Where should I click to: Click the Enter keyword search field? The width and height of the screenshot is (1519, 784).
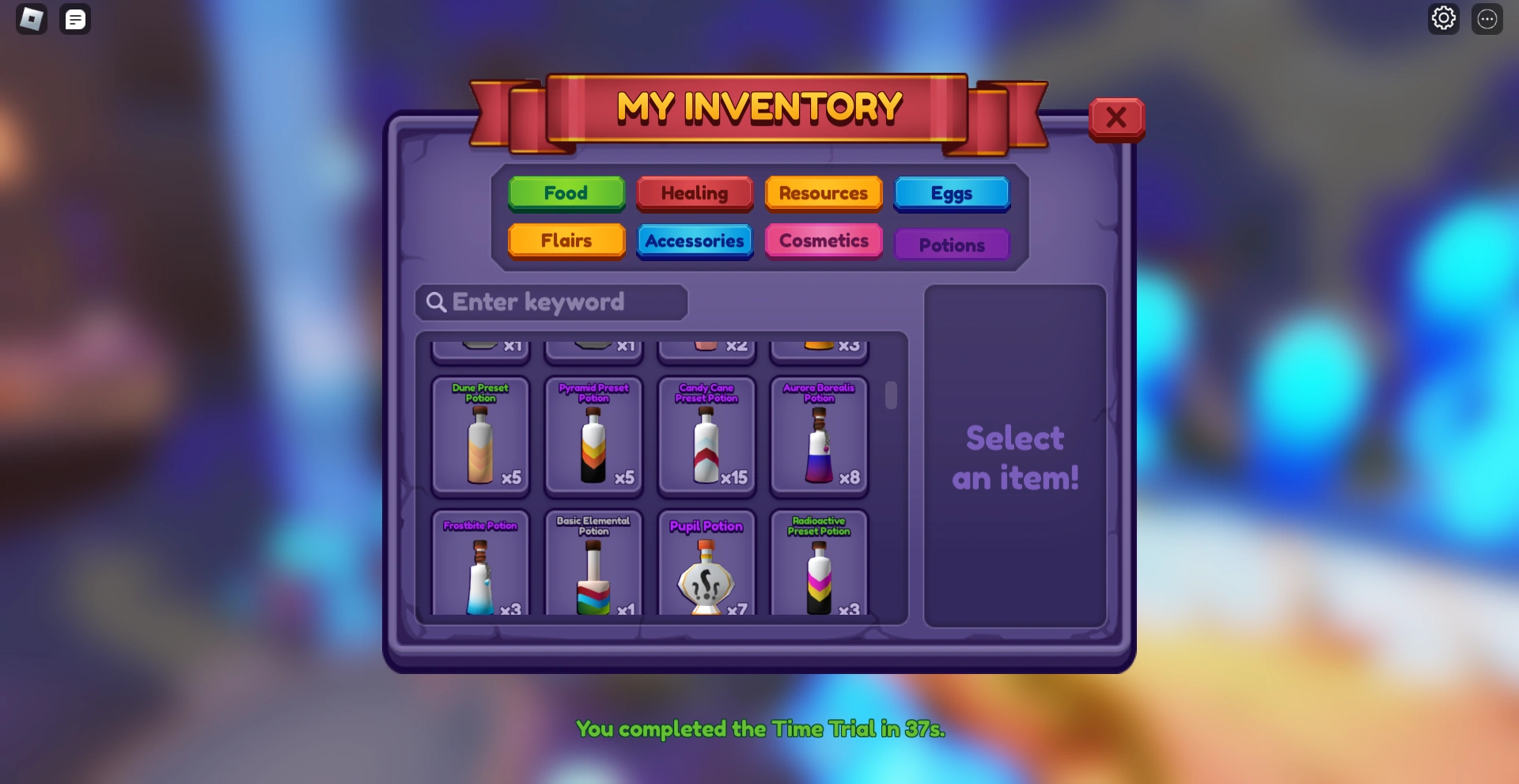point(551,302)
